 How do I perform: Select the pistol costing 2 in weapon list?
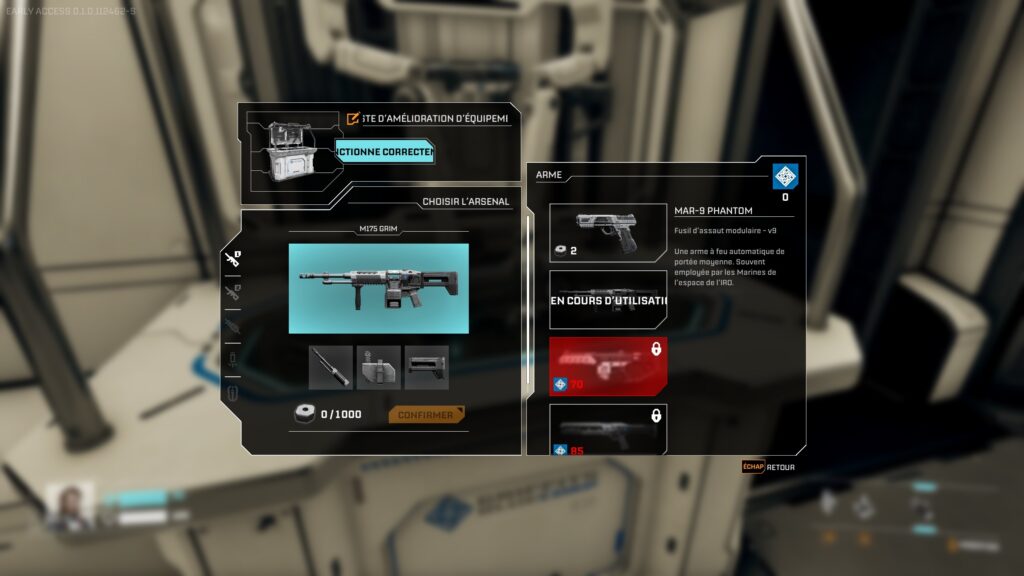608,232
